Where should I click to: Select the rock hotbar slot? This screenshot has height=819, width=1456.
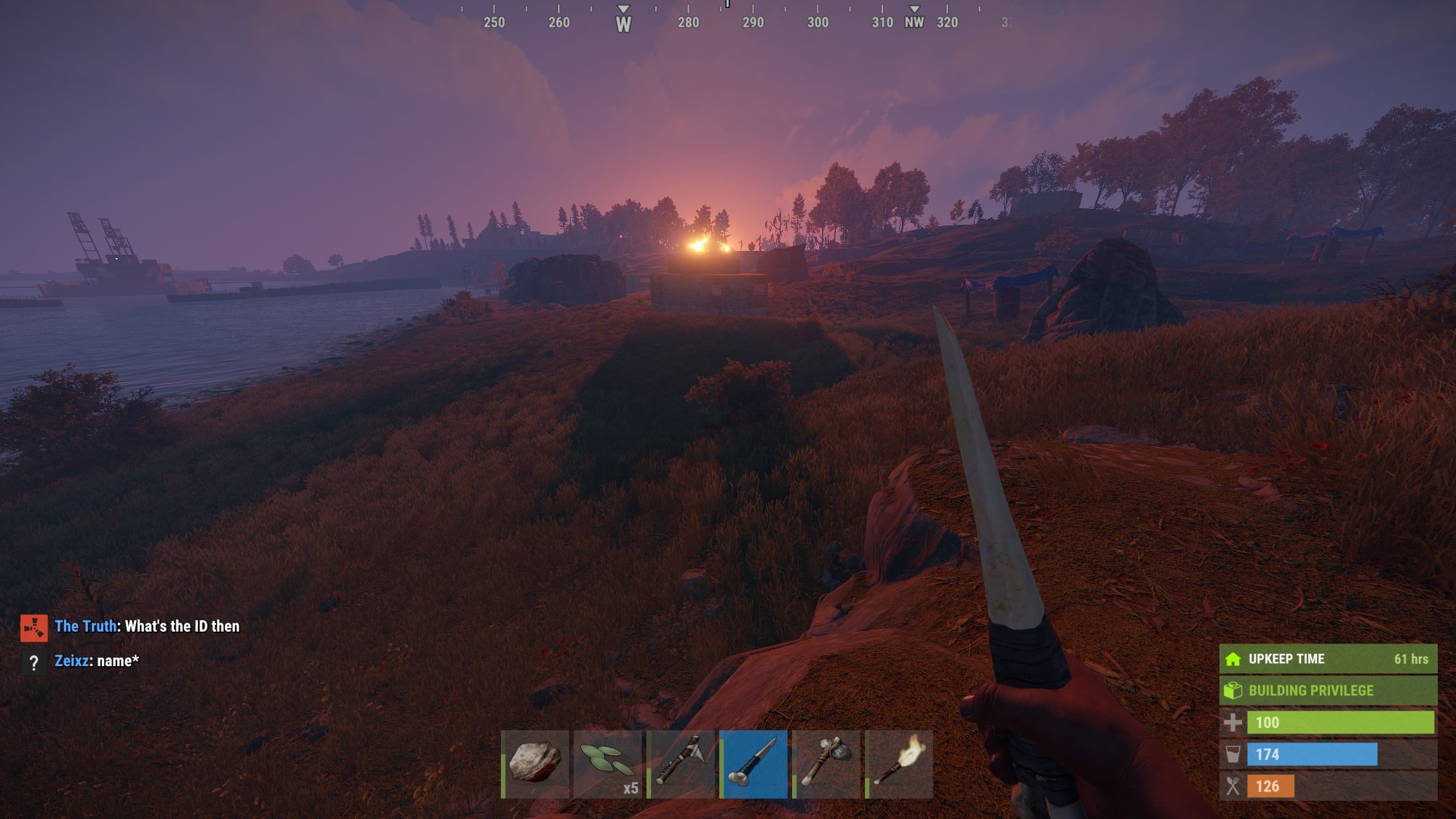(535, 764)
